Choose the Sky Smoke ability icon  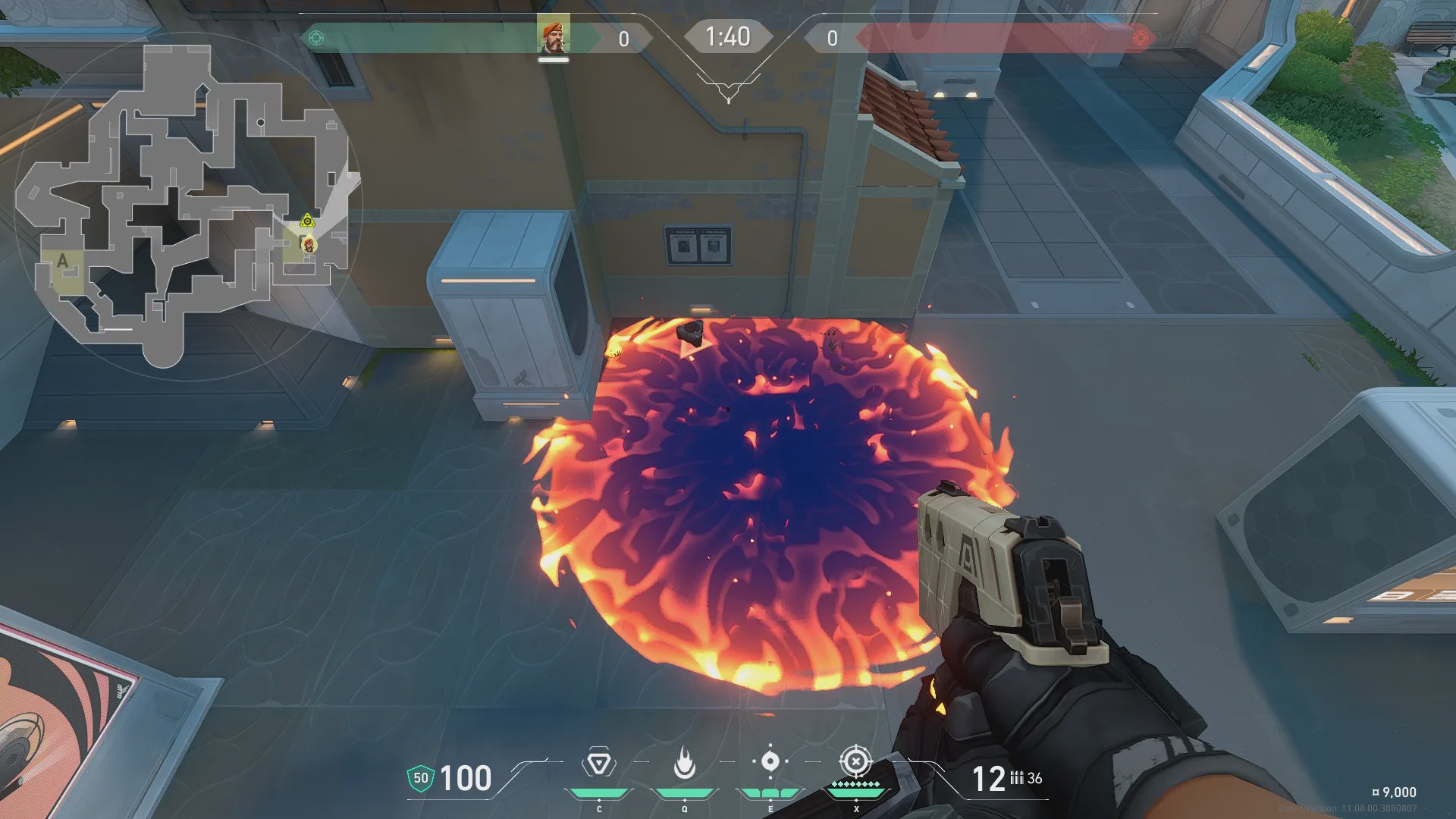[x=770, y=761]
